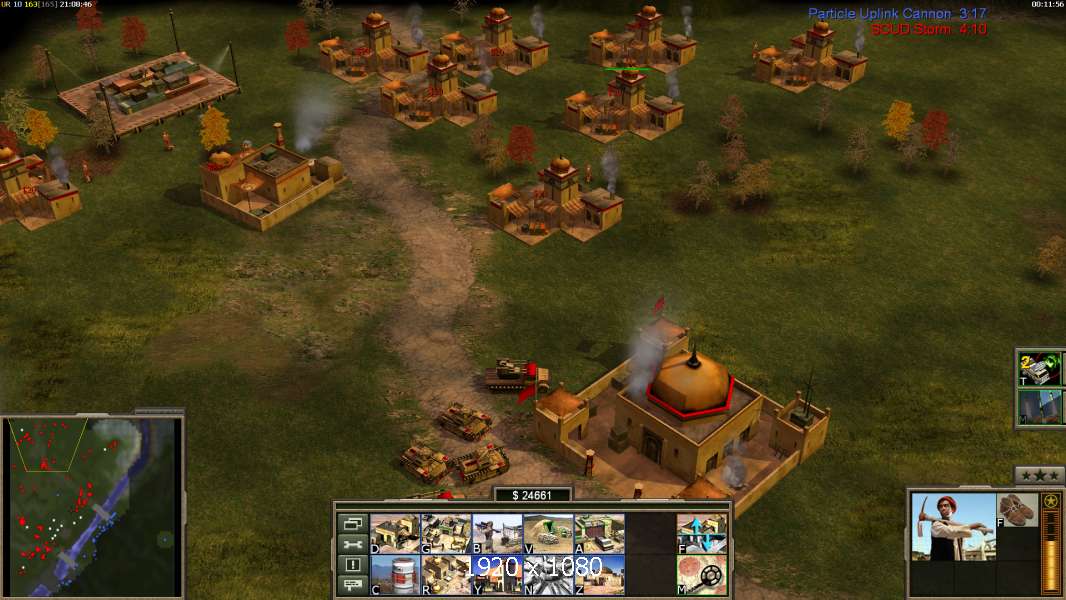Click the worker shoes upgrade icon
Screen dimensions: 1066x600
1018,509
